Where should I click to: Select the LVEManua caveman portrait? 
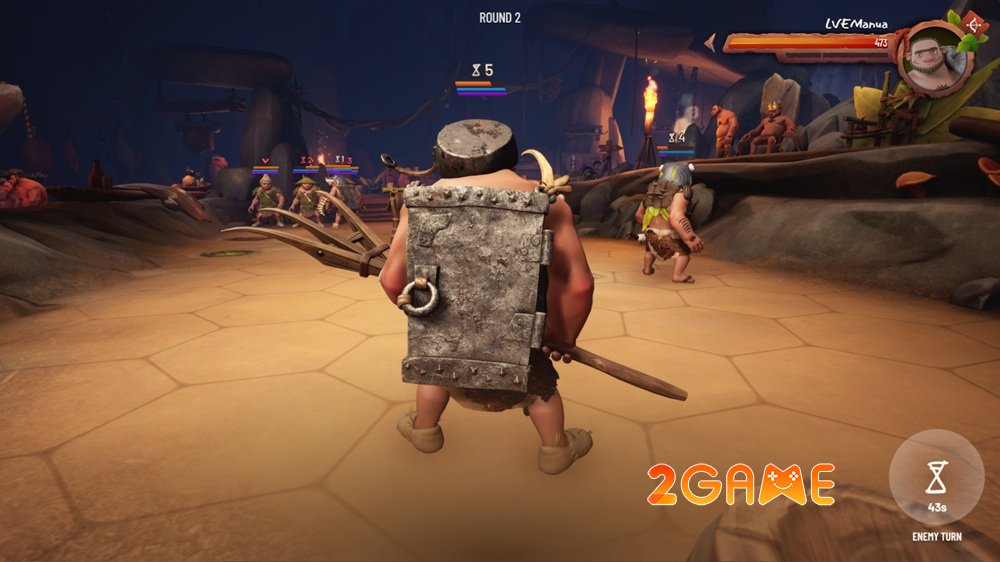coord(932,58)
